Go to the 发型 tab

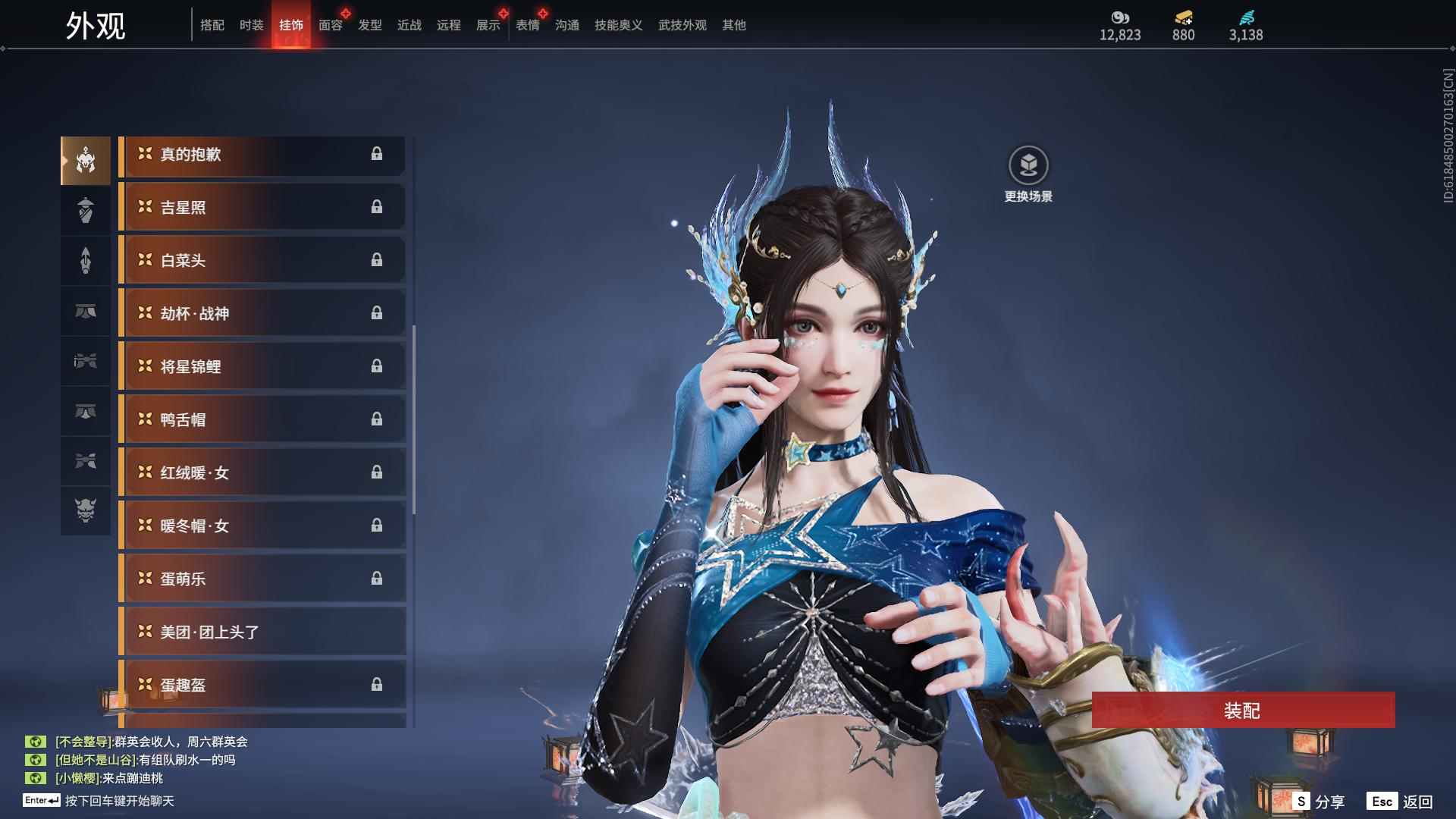[x=370, y=25]
